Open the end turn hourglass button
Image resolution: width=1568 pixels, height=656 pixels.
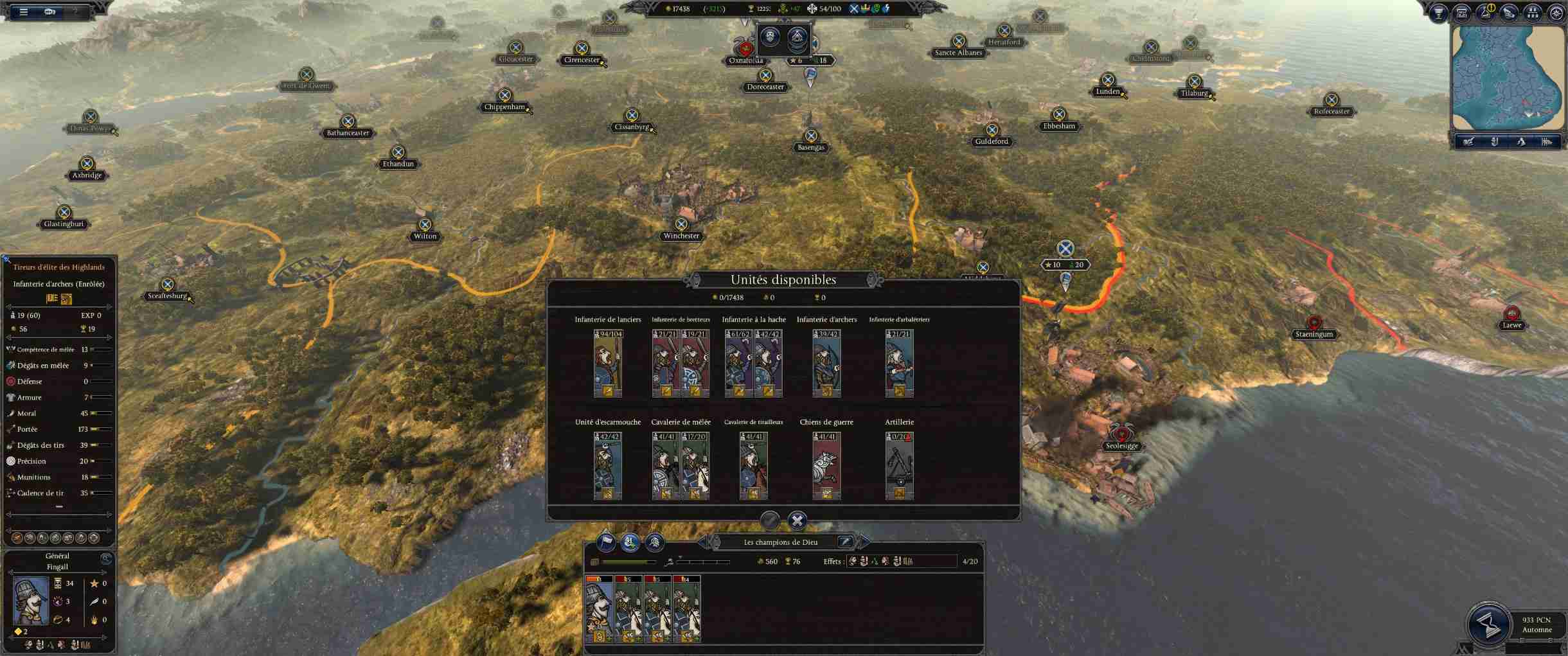click(1488, 624)
